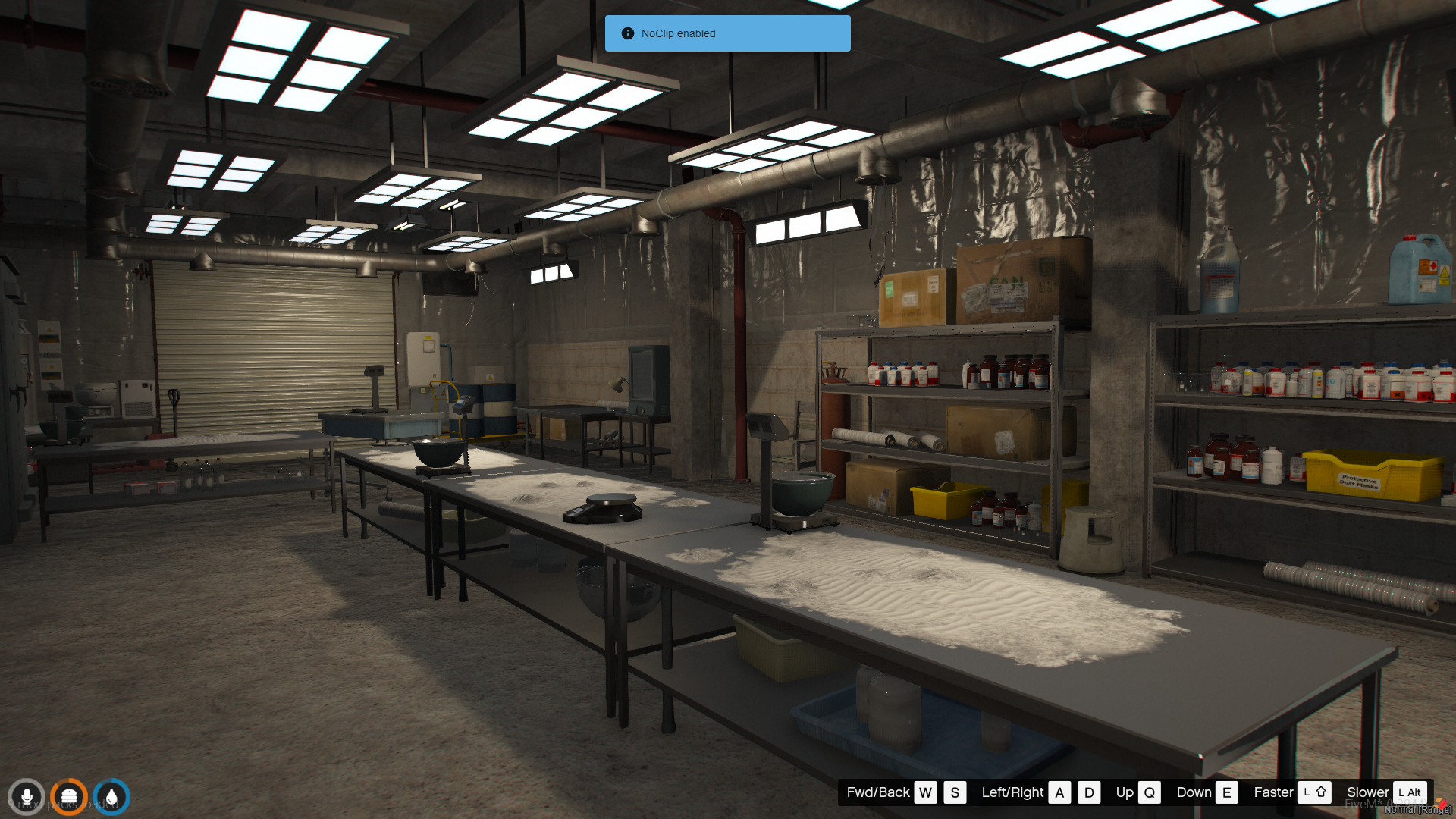Dismiss the NoClip enabled notification

[x=727, y=33]
